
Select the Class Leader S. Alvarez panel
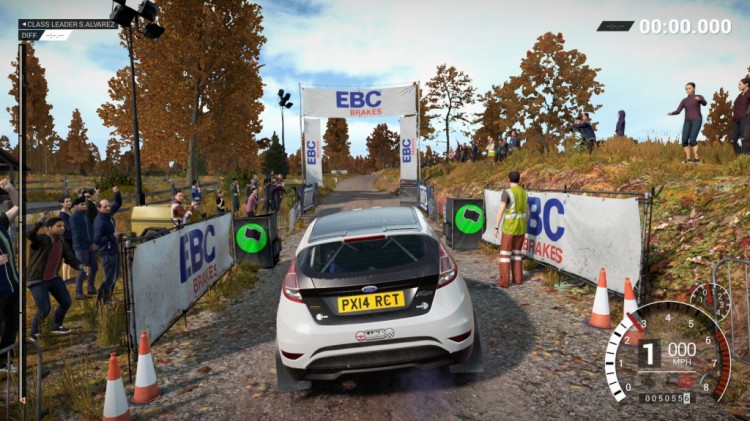click(x=68, y=23)
